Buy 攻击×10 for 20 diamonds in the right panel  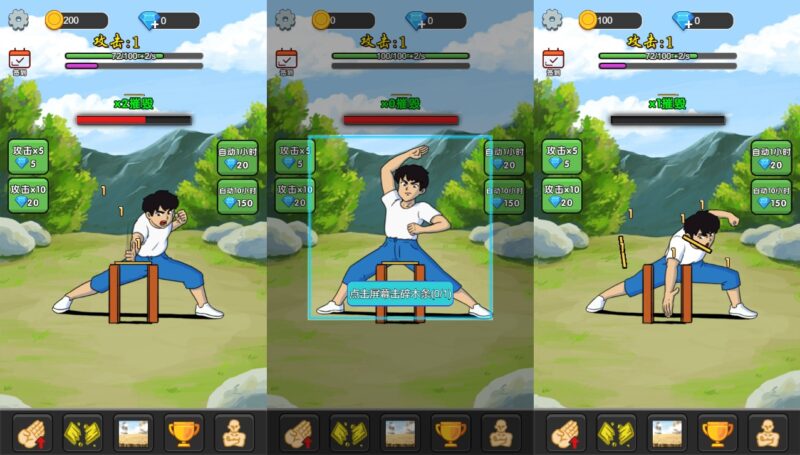[562, 195]
